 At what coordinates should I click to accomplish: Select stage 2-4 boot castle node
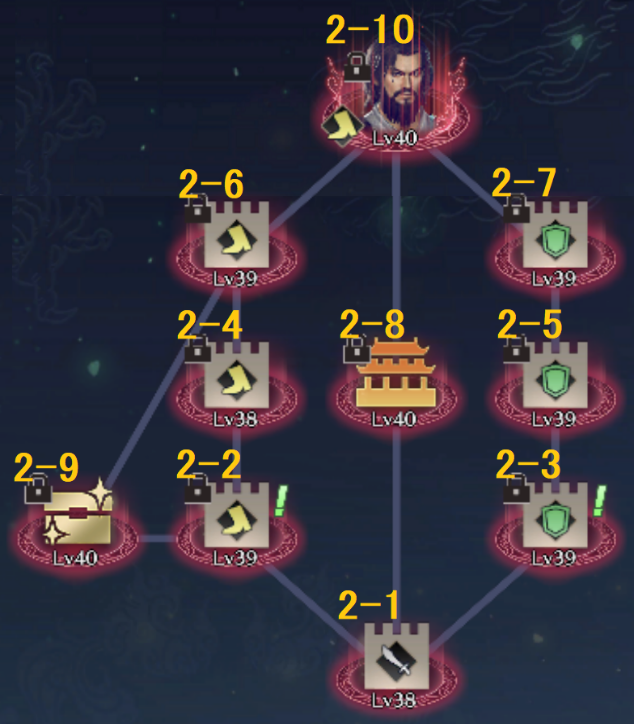click(237, 382)
